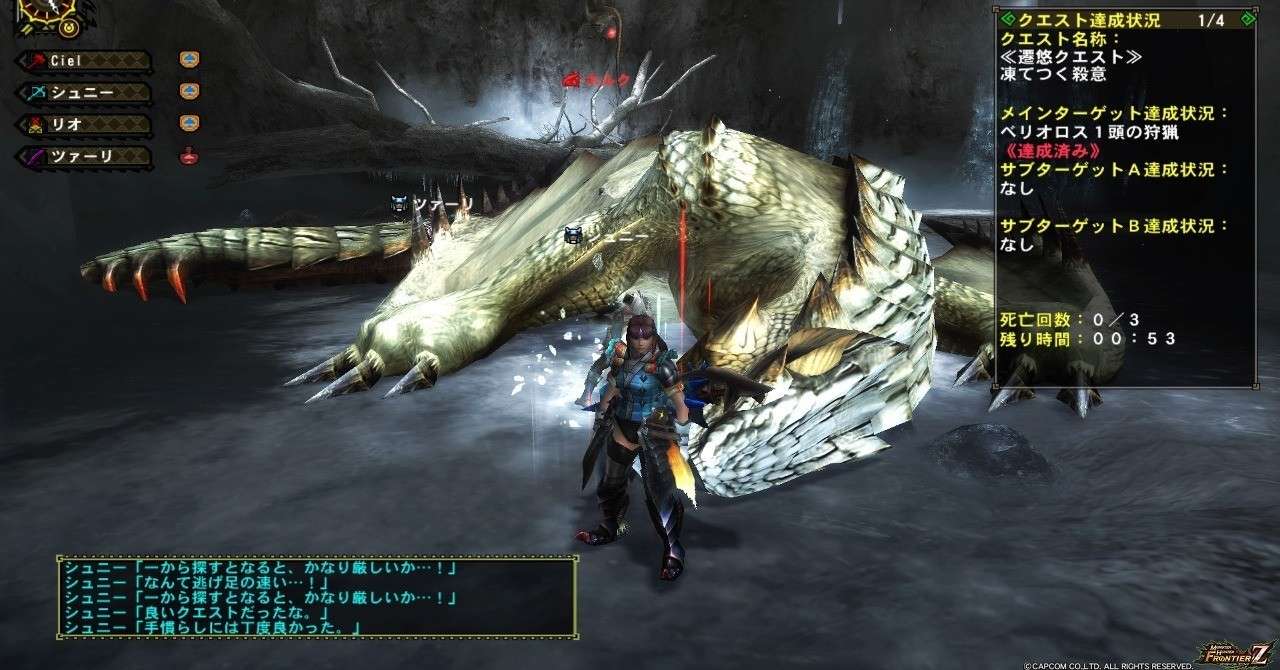Select Ciel in the party list

(85, 61)
